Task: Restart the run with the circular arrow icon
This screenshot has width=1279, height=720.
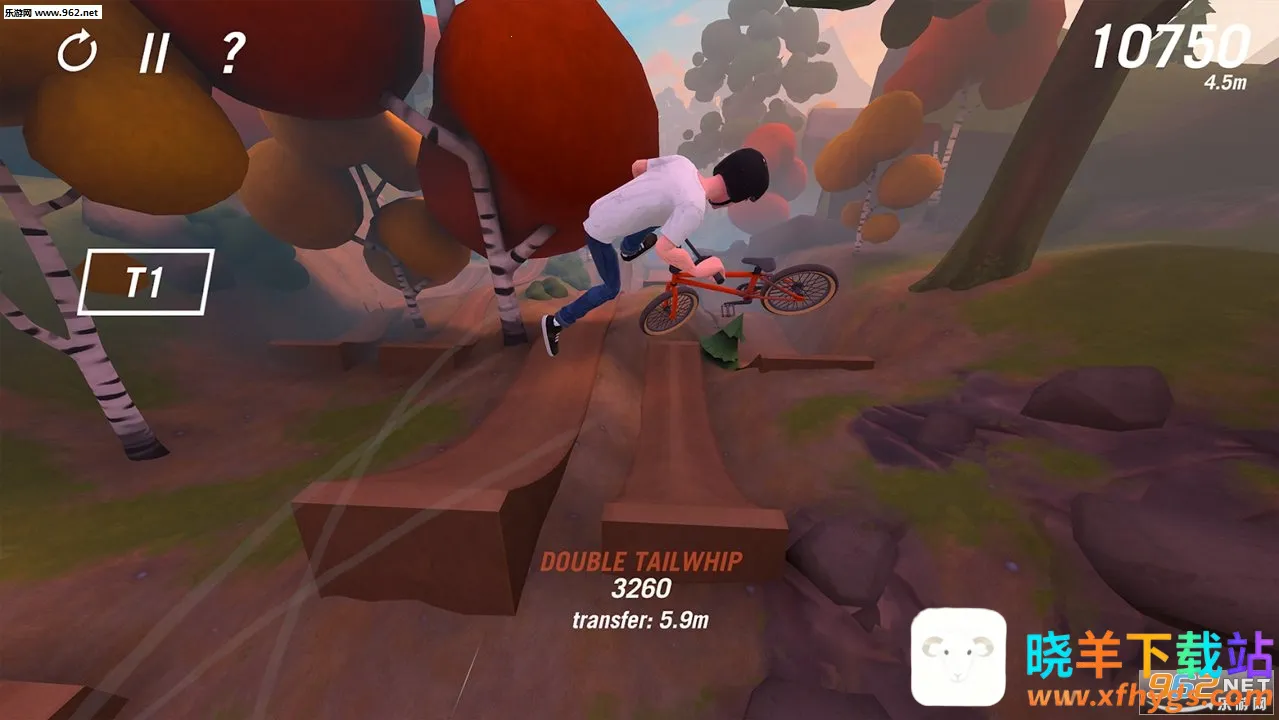Action: tap(77, 52)
